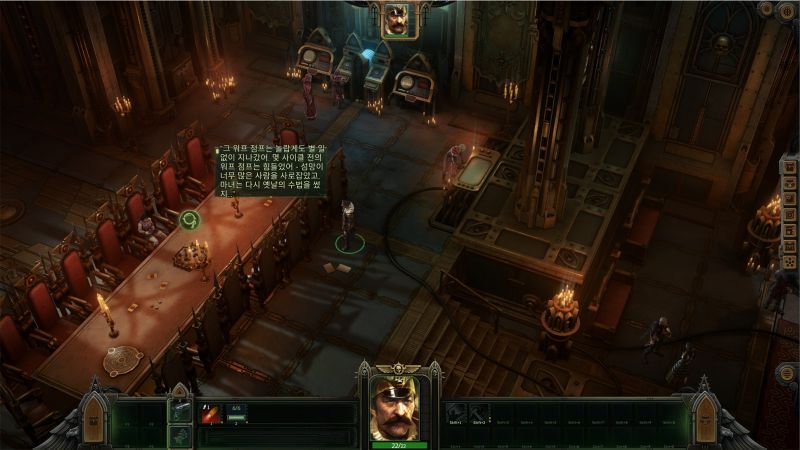The height and width of the screenshot is (450, 800).
Task: Click the round cog button beside the corner button
Action: [766, 10]
